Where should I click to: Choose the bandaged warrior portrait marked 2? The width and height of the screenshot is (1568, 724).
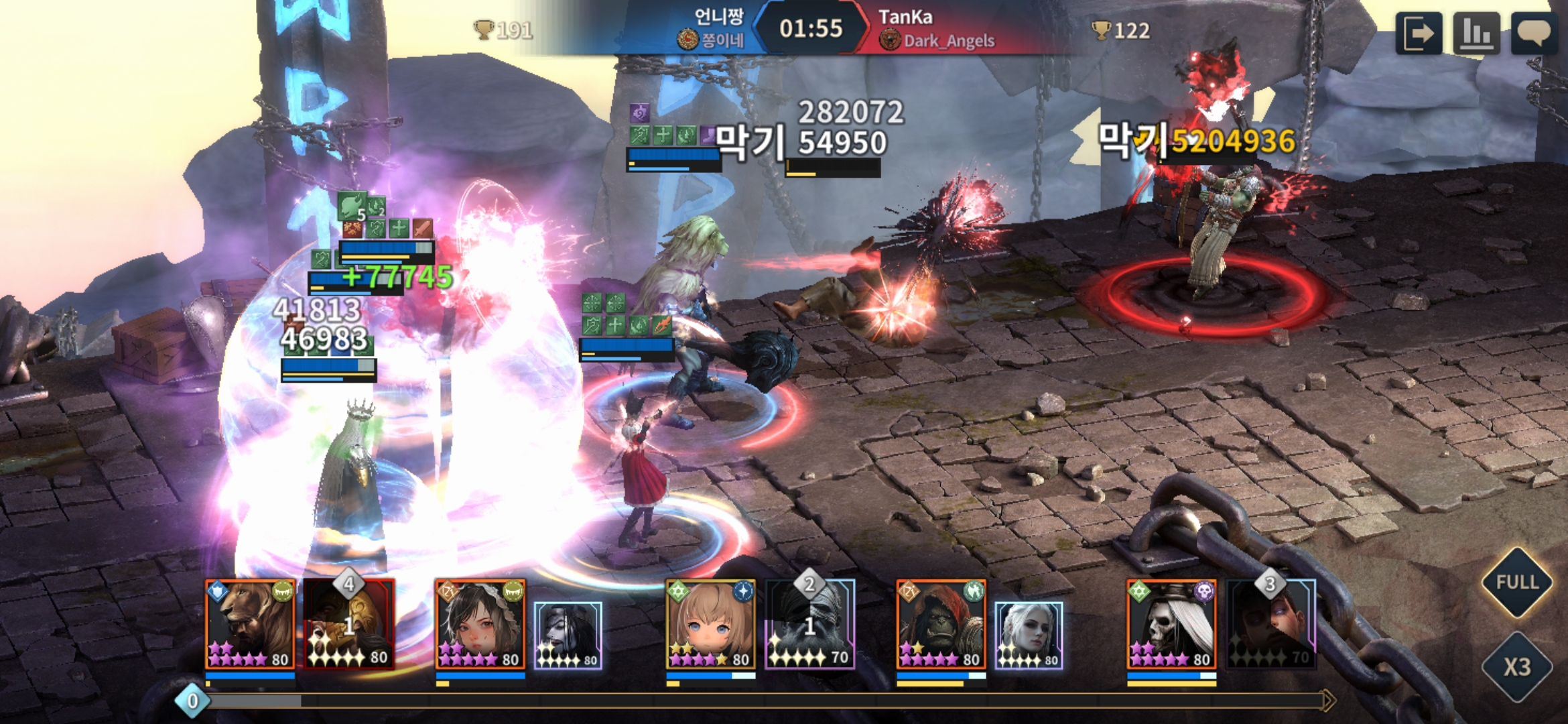point(810,625)
